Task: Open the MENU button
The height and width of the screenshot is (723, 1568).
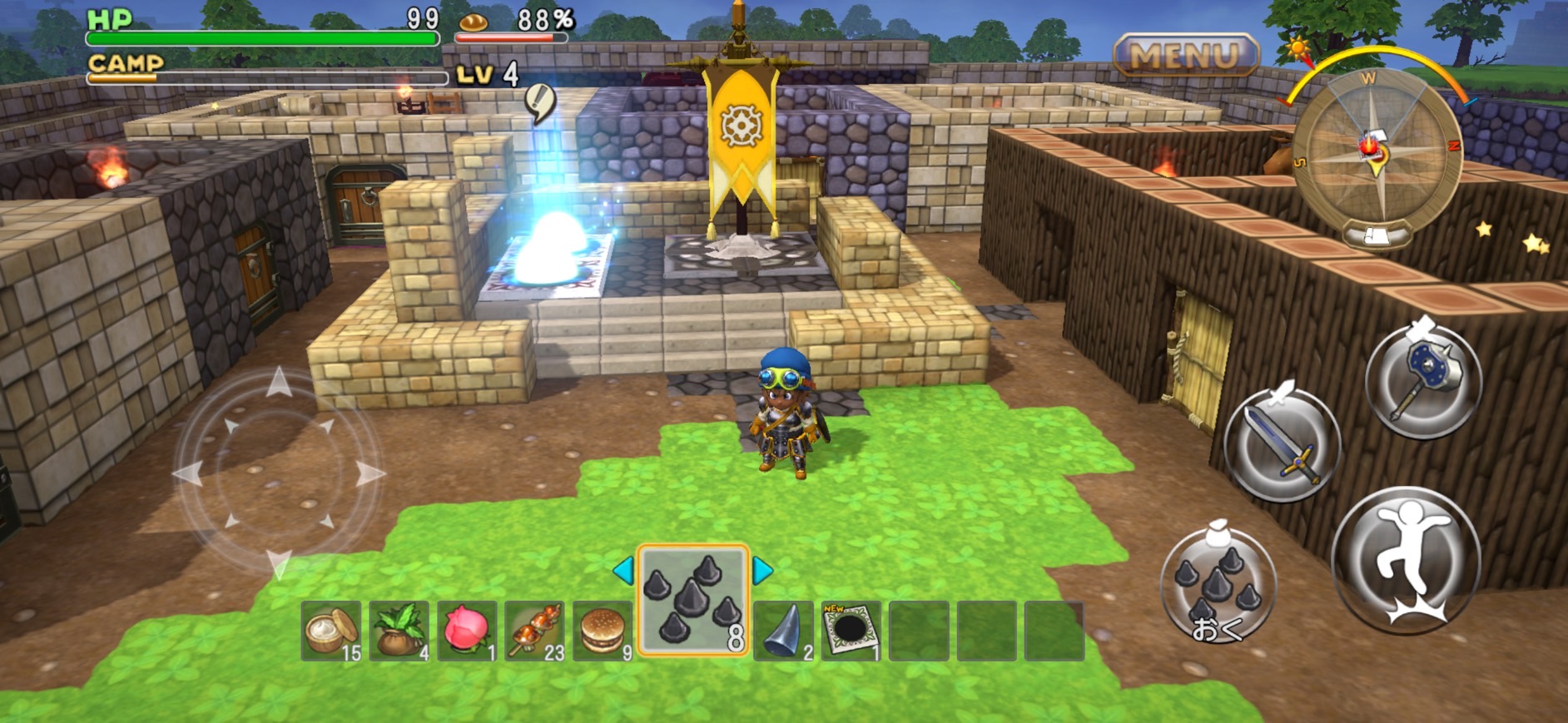Action: click(1185, 56)
